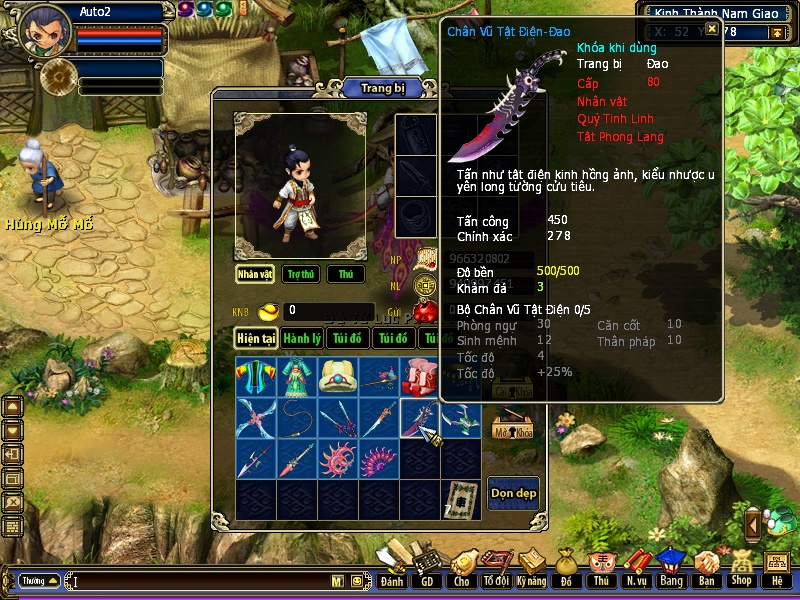Select the rainbow-sleeved robe item slot
The height and width of the screenshot is (600, 800).
point(255,377)
